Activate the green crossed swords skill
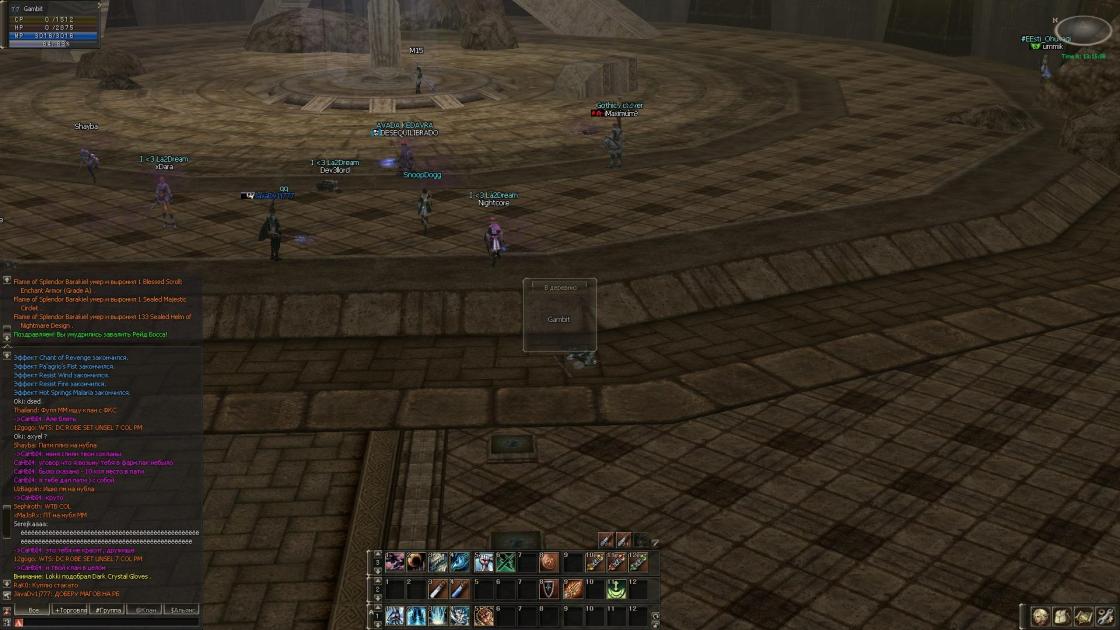This screenshot has height=630, width=1120. (507, 563)
